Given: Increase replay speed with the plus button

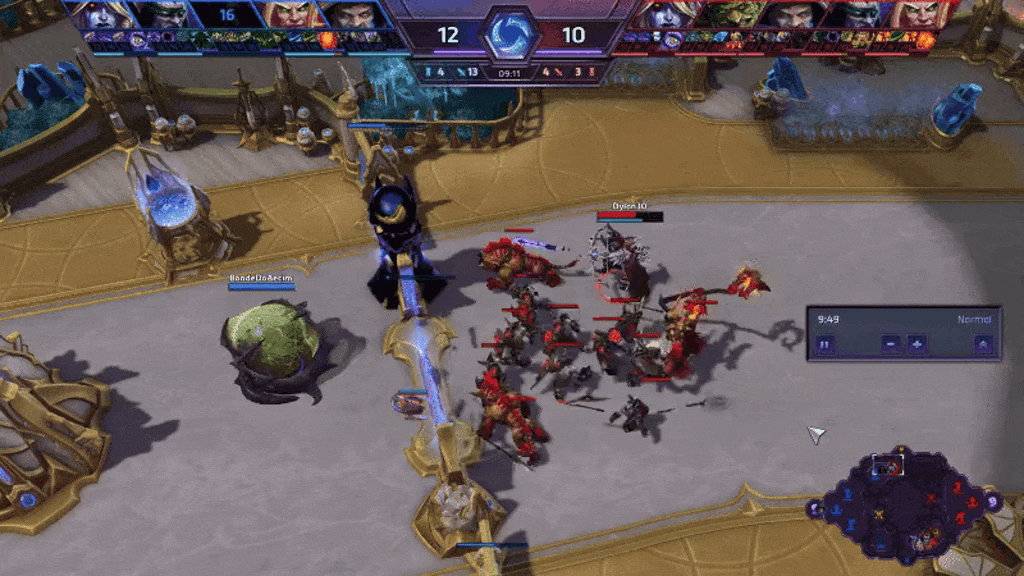Looking at the screenshot, I should point(916,344).
